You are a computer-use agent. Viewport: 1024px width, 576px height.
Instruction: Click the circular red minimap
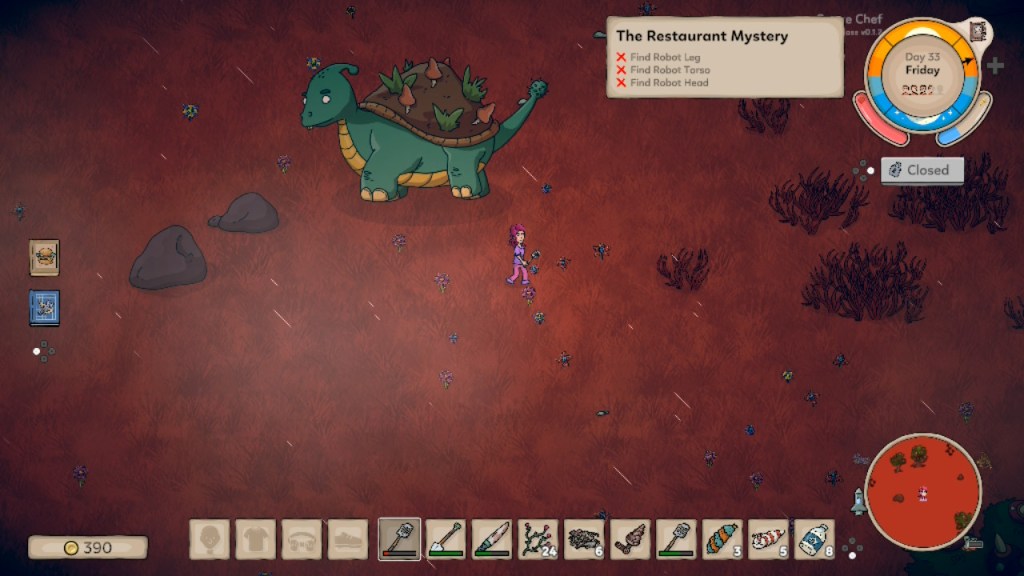[922, 491]
